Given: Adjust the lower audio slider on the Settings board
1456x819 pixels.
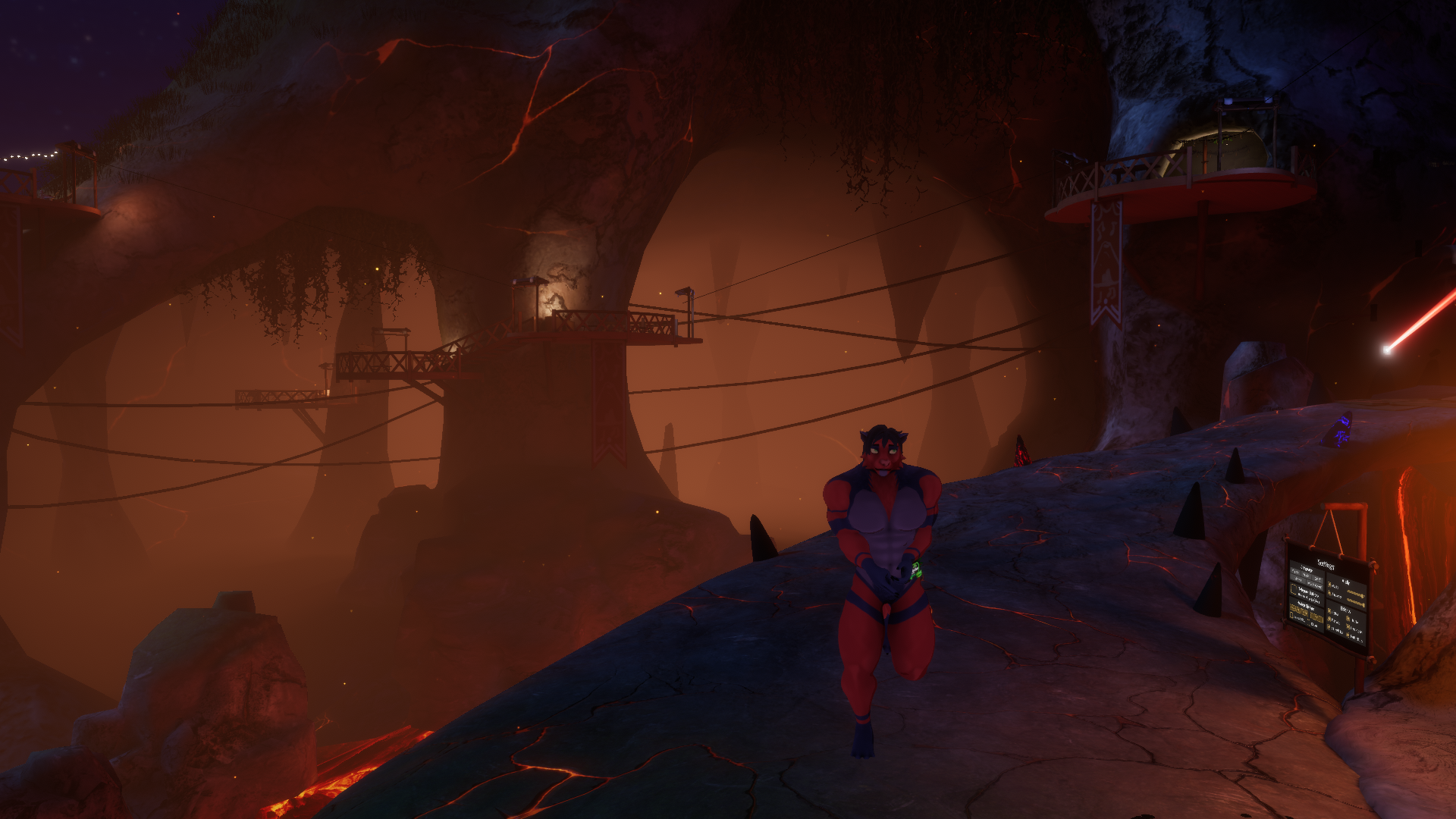Looking at the screenshot, I should [x=1356, y=603].
